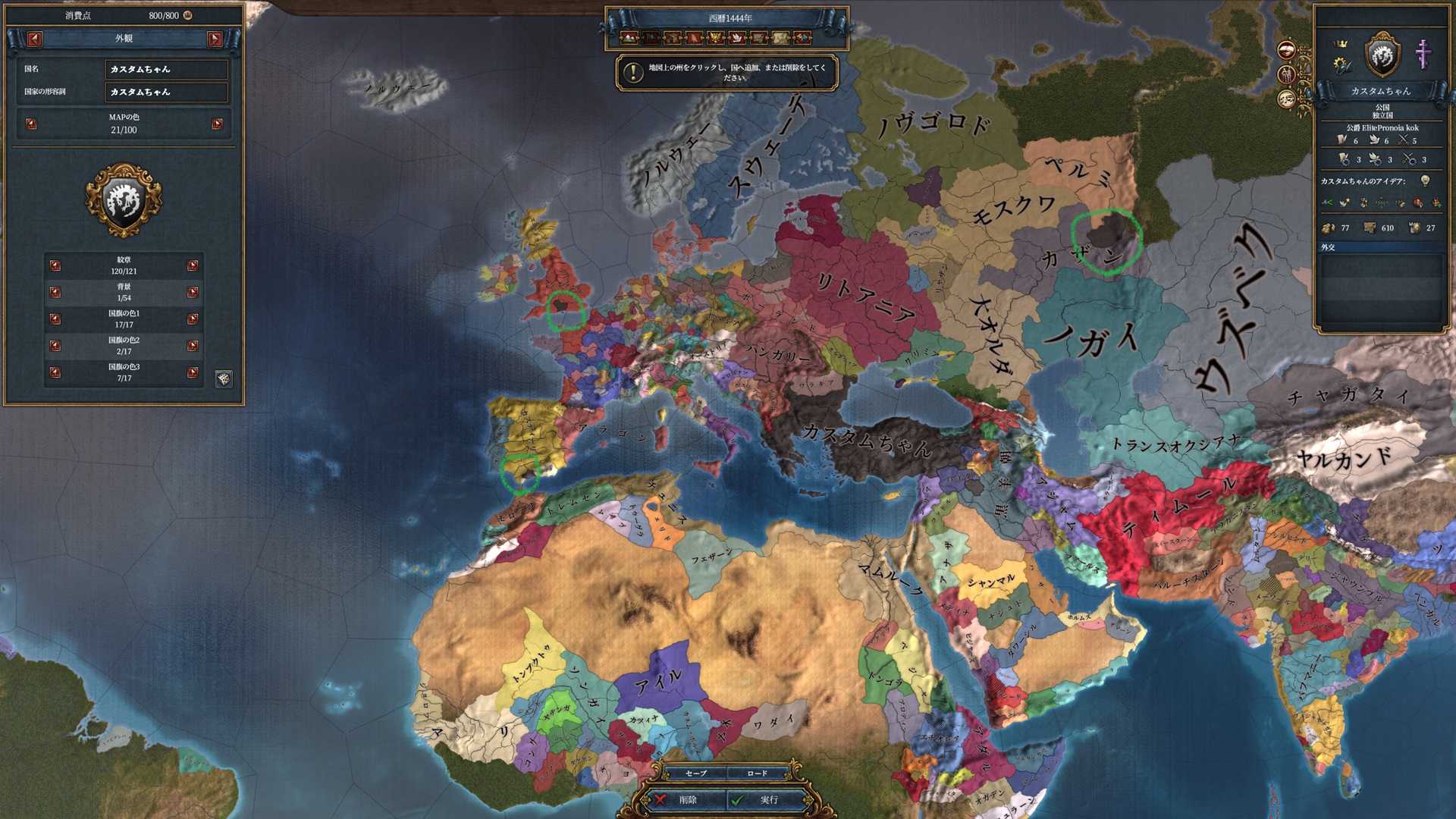Switch to terrain map mode (mountain icon)
1456x819 pixels.
[629, 37]
